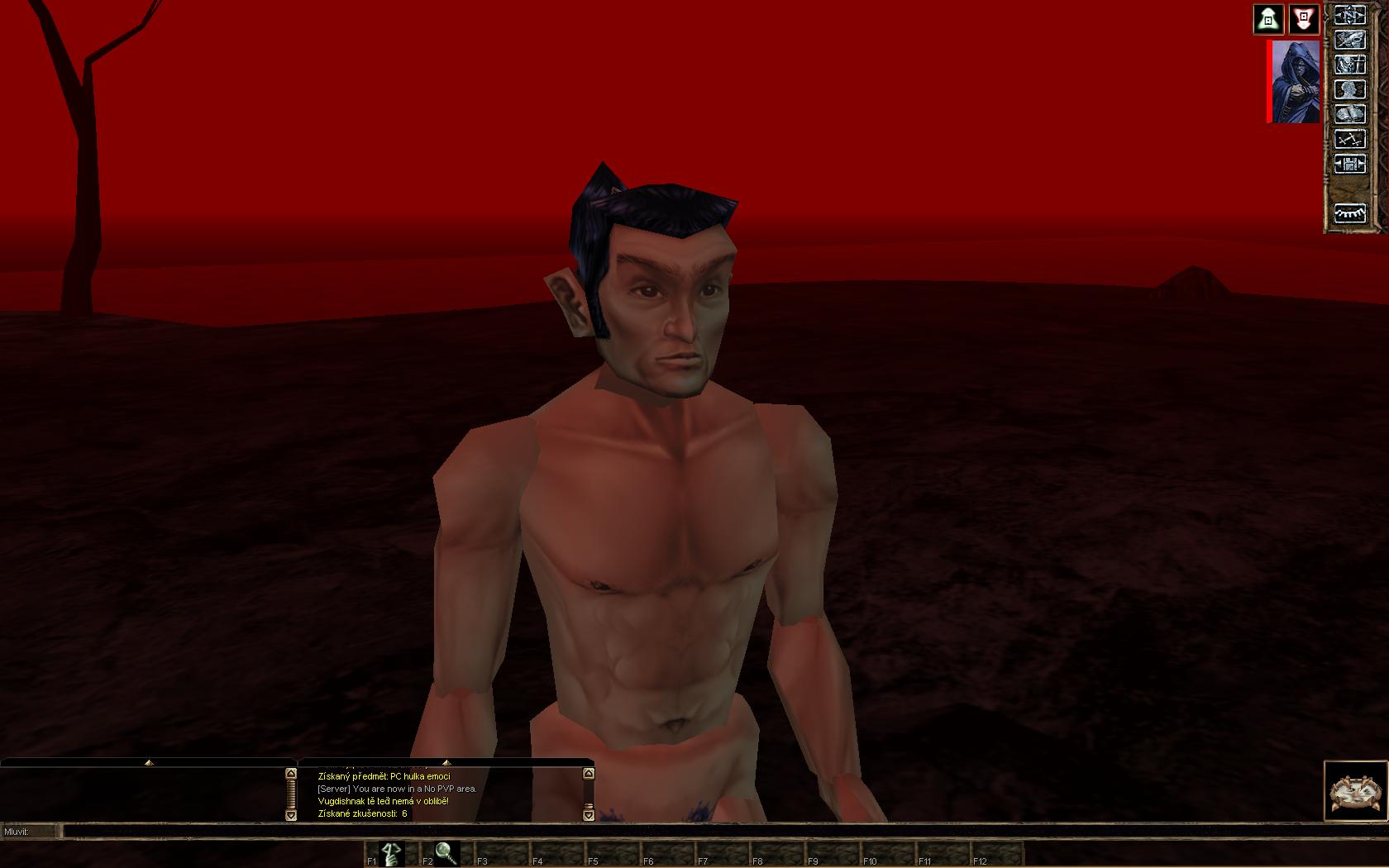Open the inventory panel button
Screen dimensions: 1389x868
pyautogui.click(x=1349, y=40)
